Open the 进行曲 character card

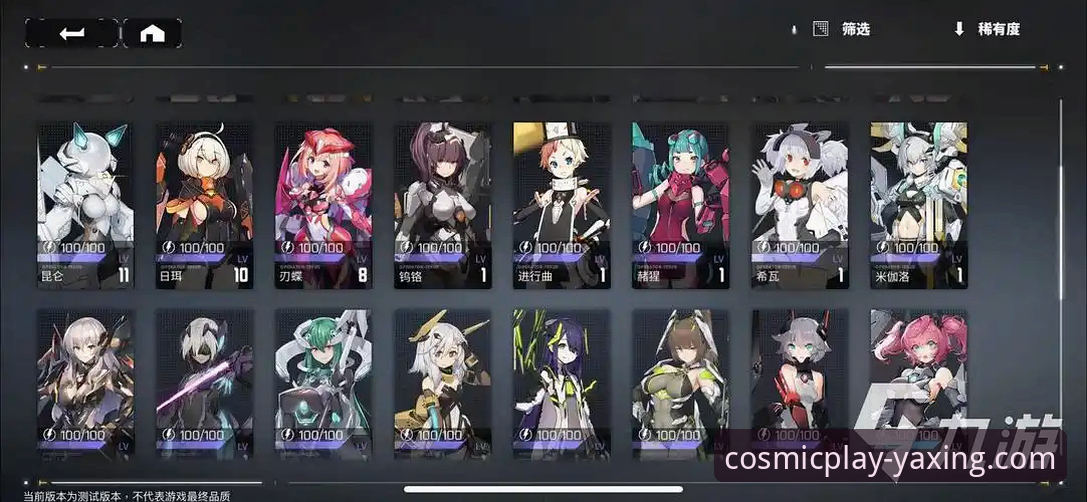561,205
